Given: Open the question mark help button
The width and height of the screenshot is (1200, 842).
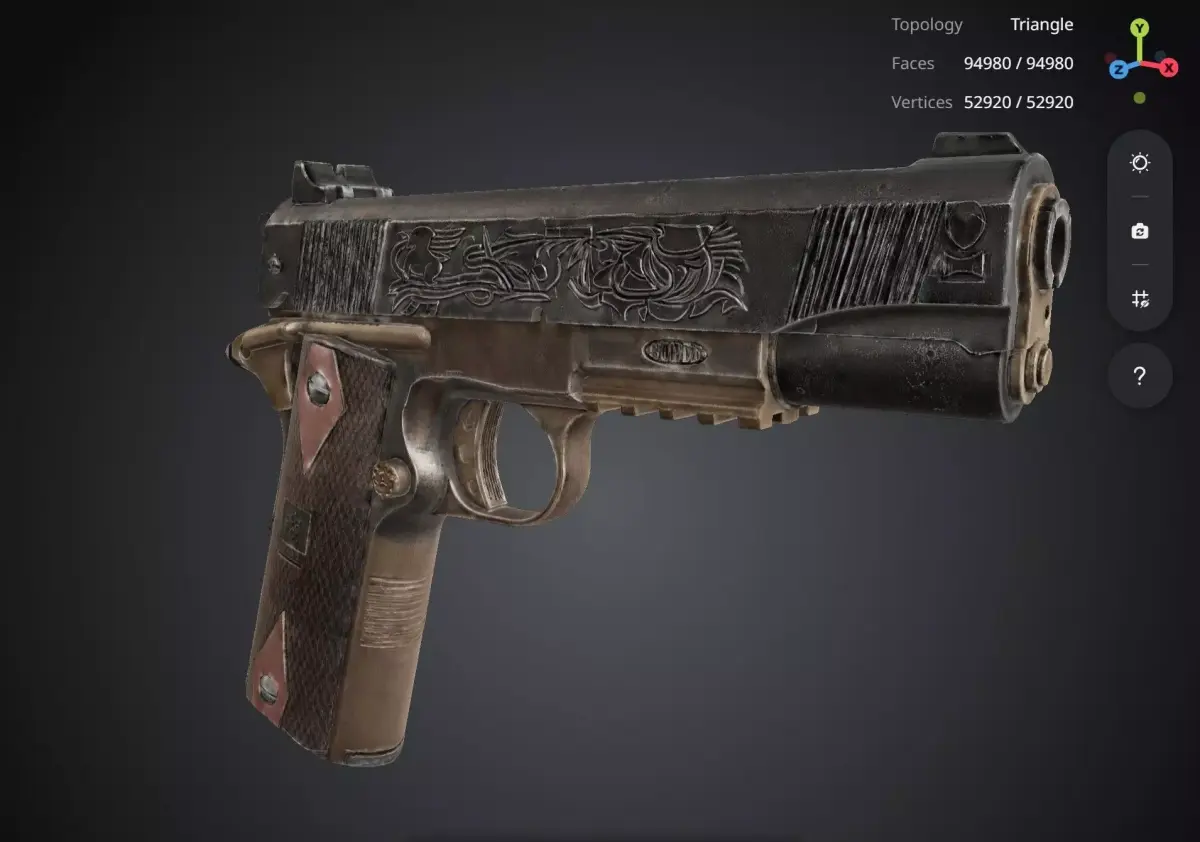Looking at the screenshot, I should pyautogui.click(x=1140, y=376).
